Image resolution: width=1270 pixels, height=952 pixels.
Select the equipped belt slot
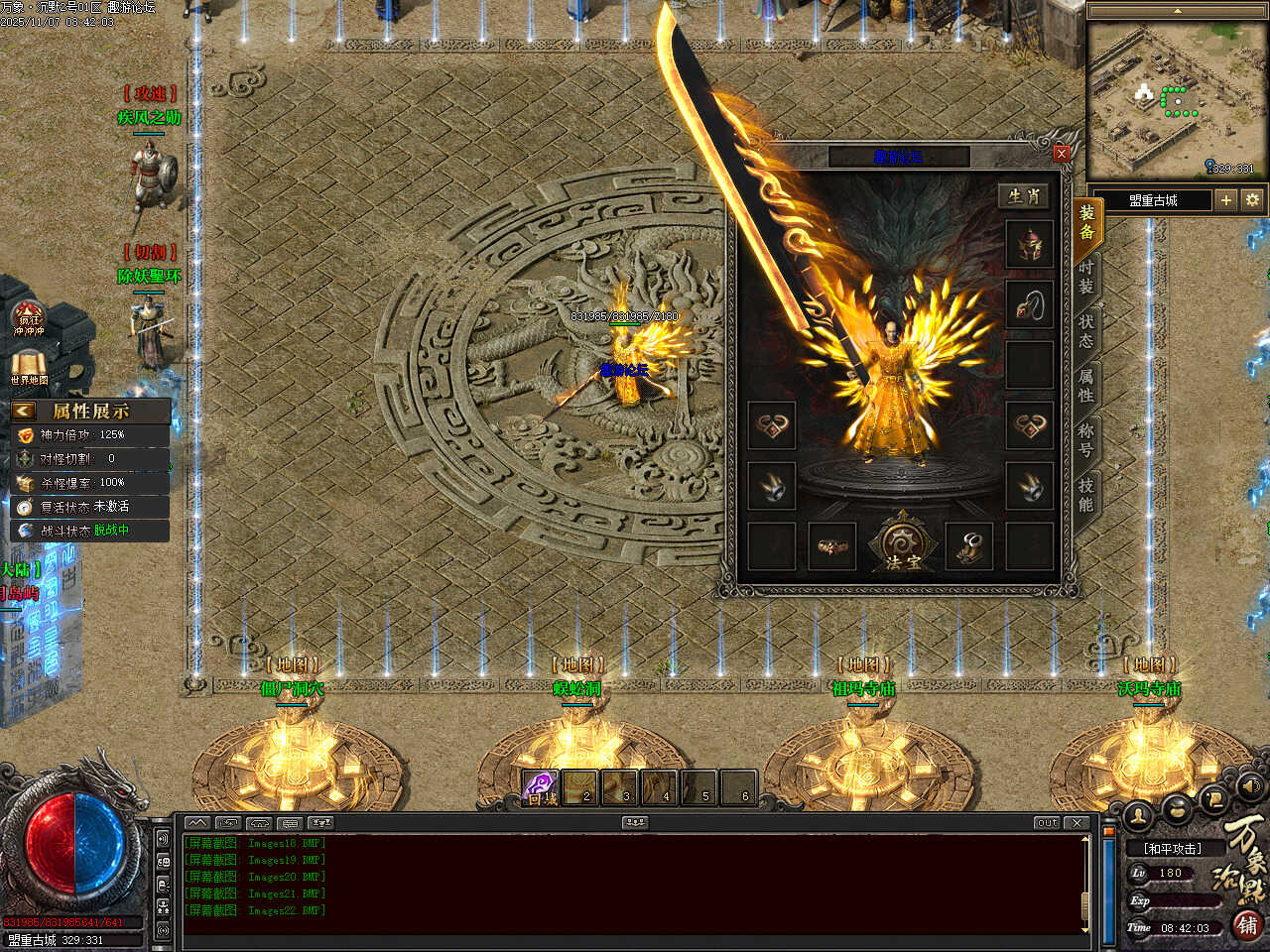point(831,545)
